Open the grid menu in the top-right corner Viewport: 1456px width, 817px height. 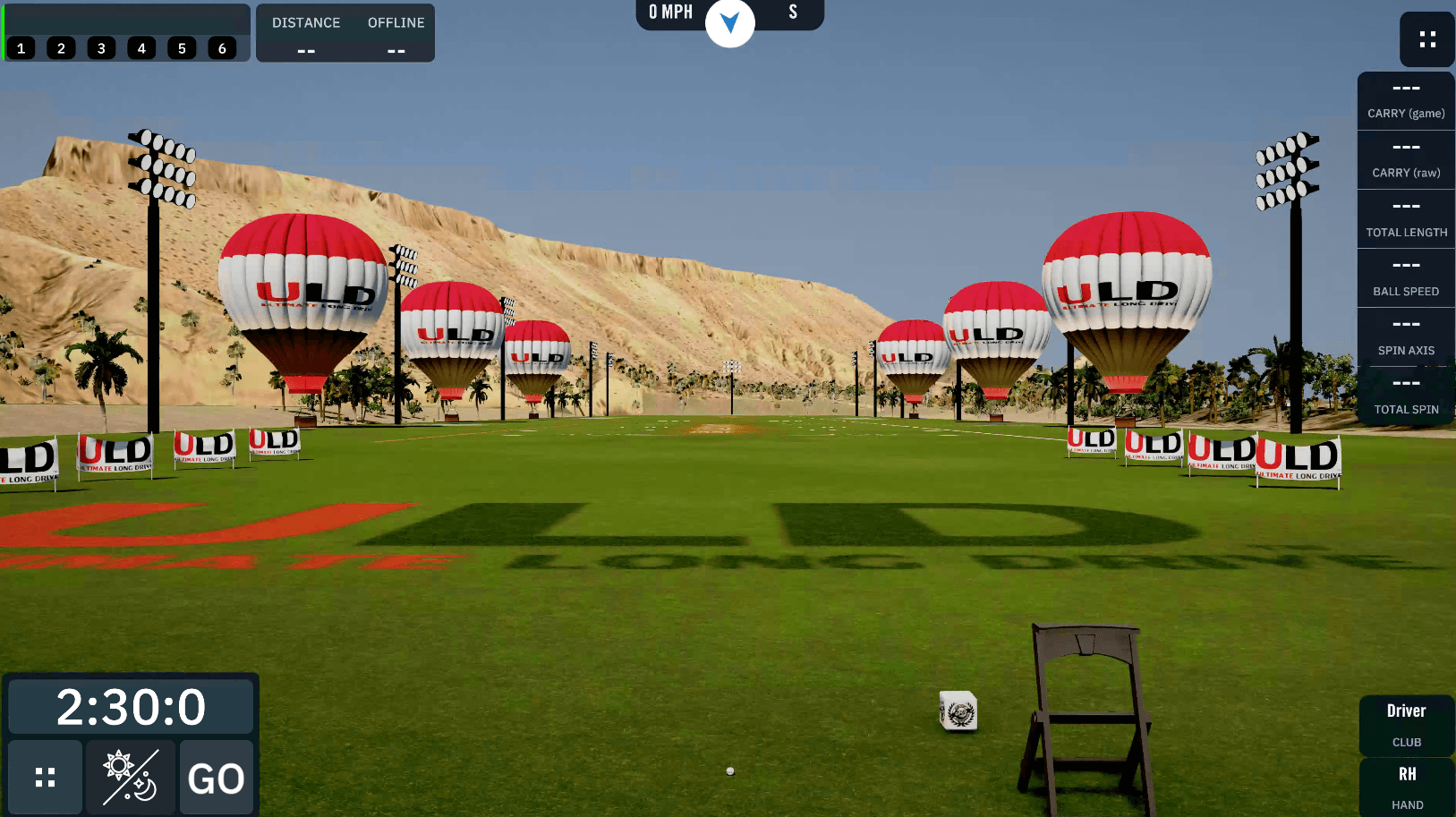(x=1426, y=39)
